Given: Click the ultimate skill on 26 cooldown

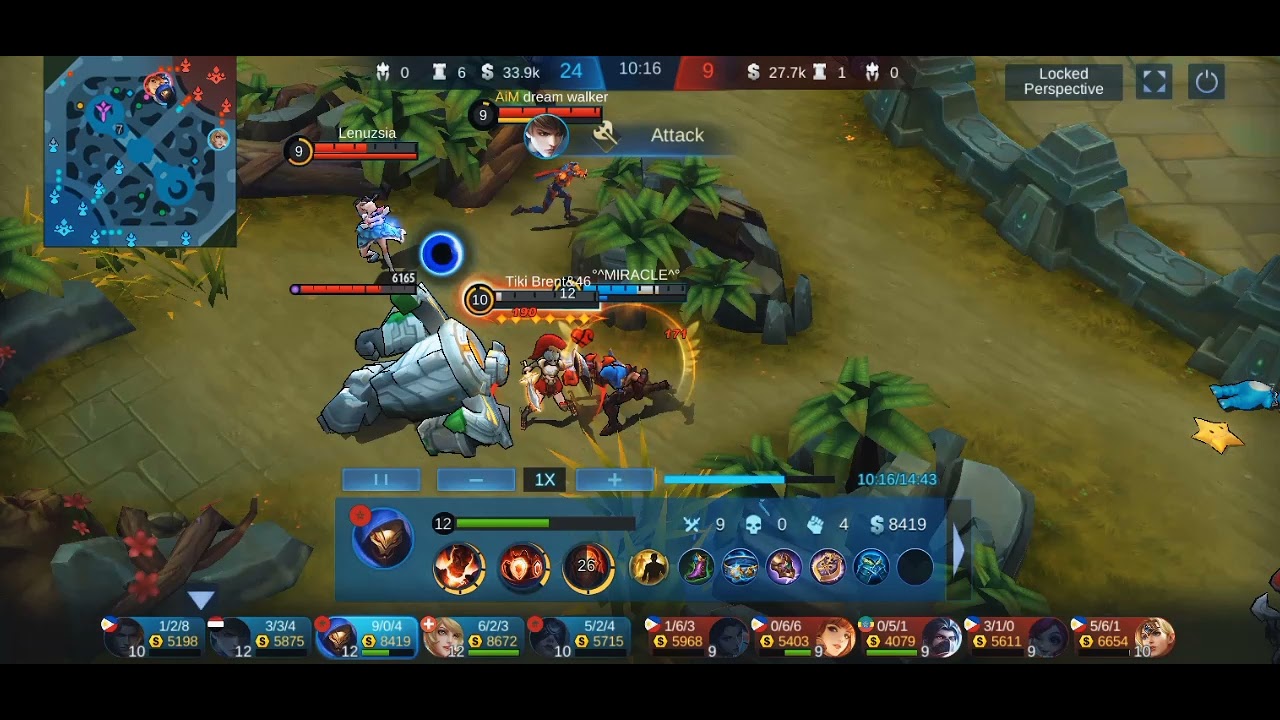Looking at the screenshot, I should pos(588,568).
